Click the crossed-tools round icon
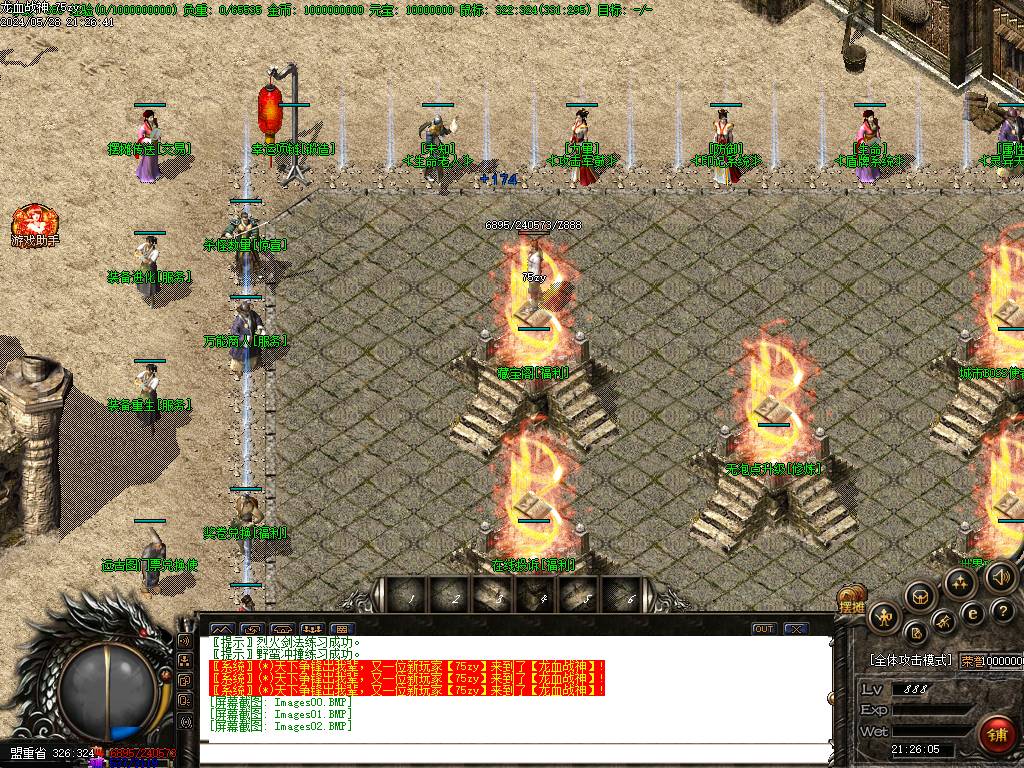Screen dimensions: 1024x768 [943, 624]
